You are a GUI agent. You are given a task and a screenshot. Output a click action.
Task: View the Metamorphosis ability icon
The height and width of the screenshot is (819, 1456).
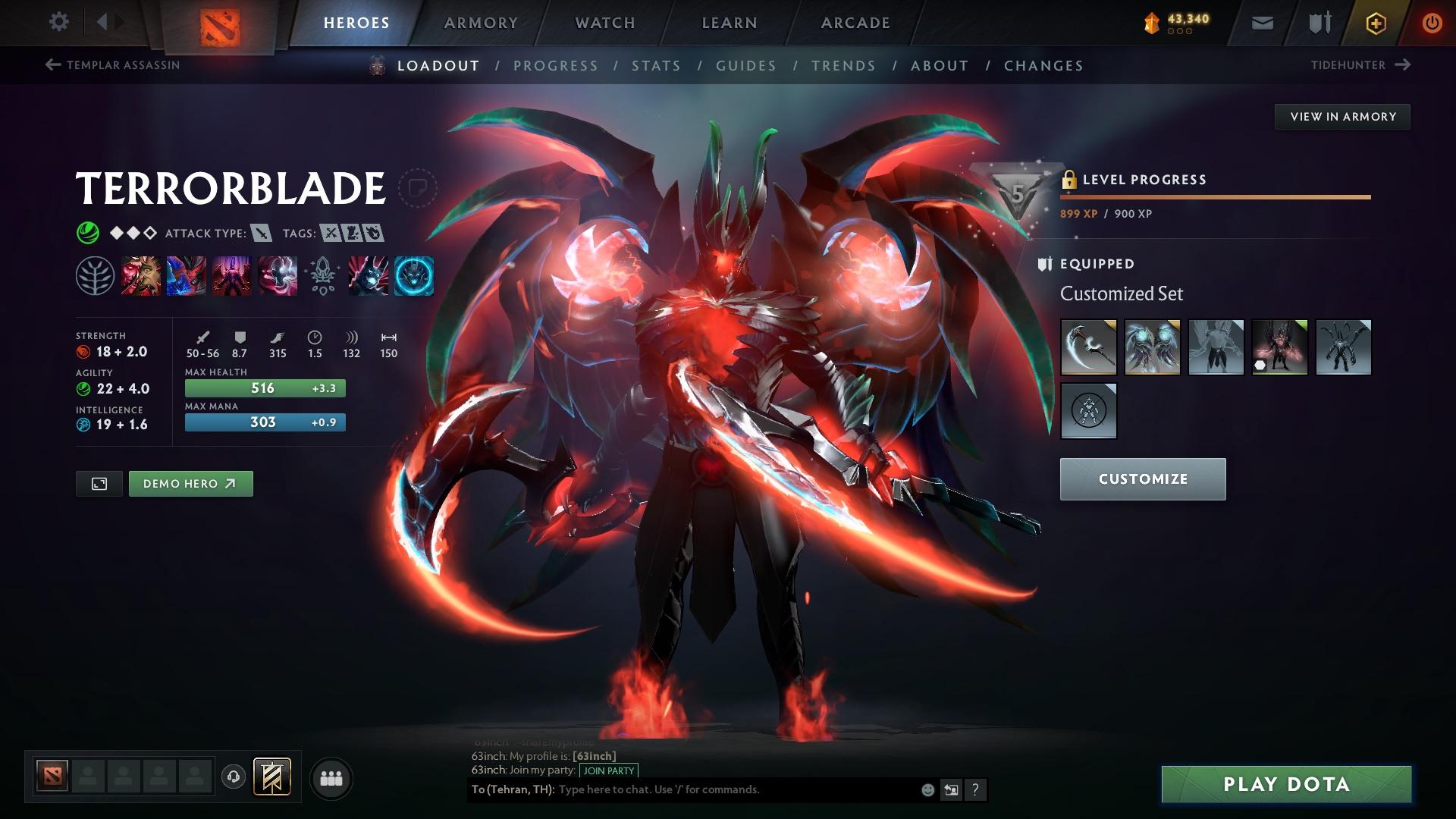click(x=231, y=275)
